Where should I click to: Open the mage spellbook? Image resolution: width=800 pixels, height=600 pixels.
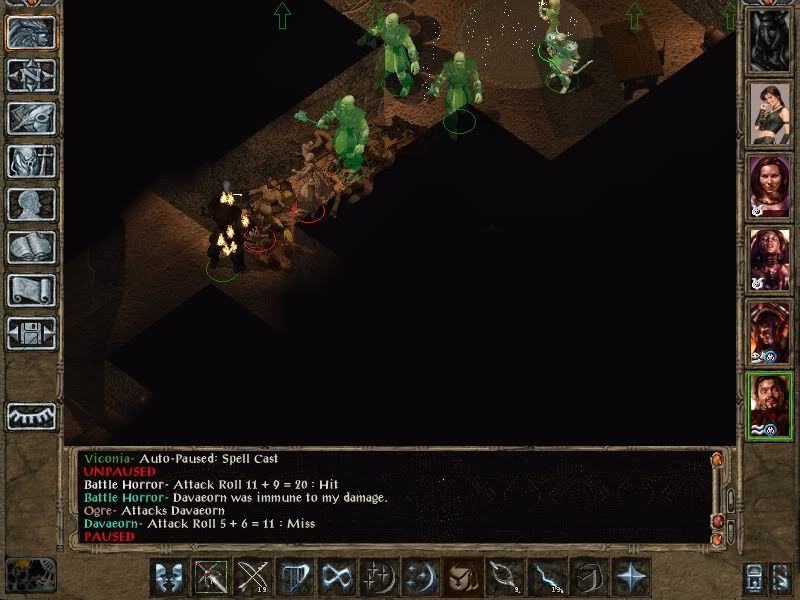click(31, 247)
